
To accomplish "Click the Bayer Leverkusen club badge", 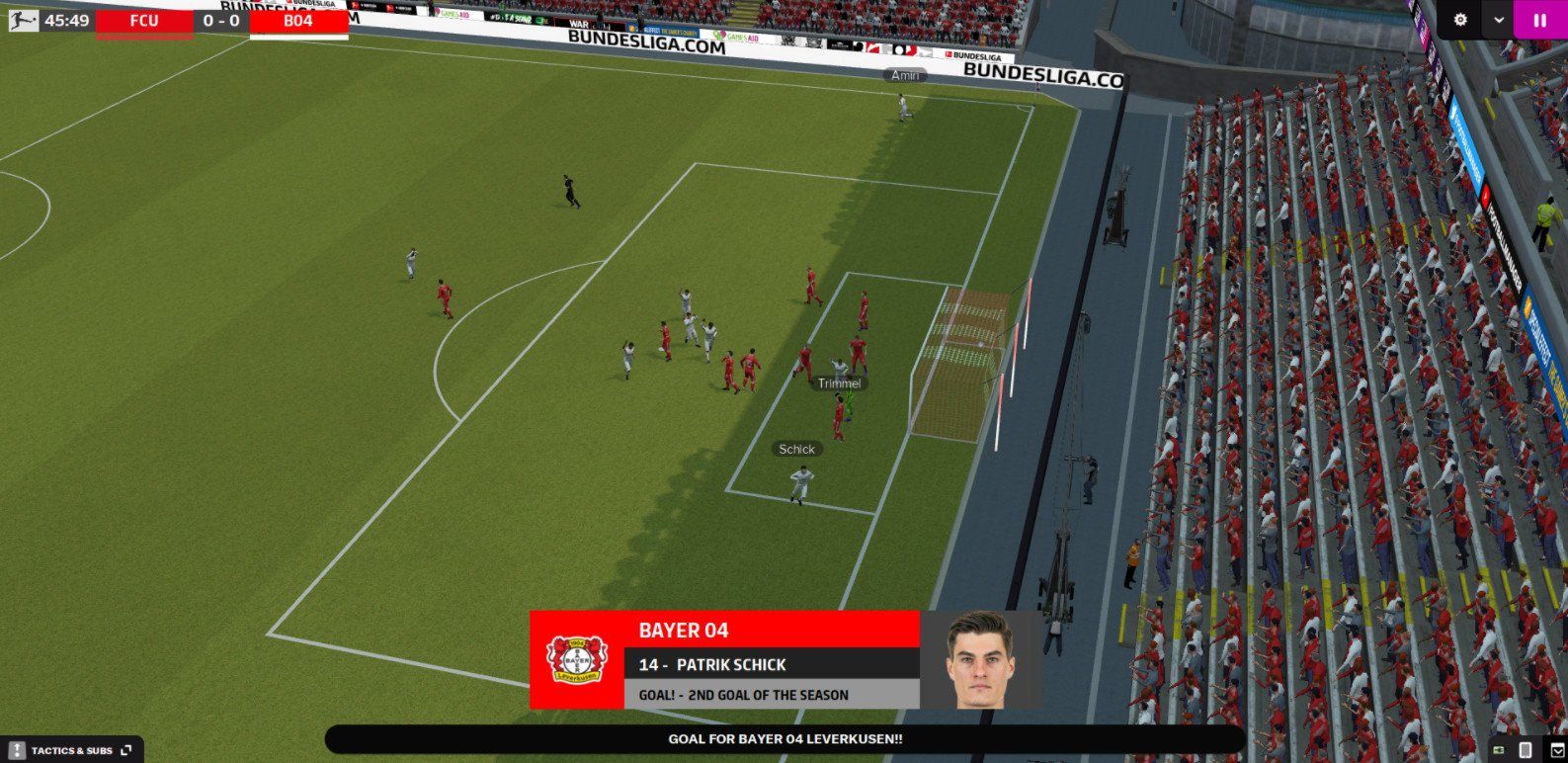I will click(x=574, y=659).
